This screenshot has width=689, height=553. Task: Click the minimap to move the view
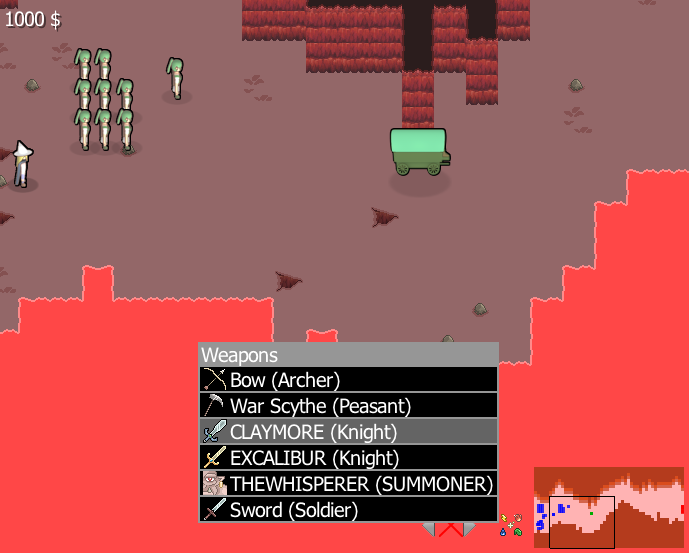(x=608, y=507)
